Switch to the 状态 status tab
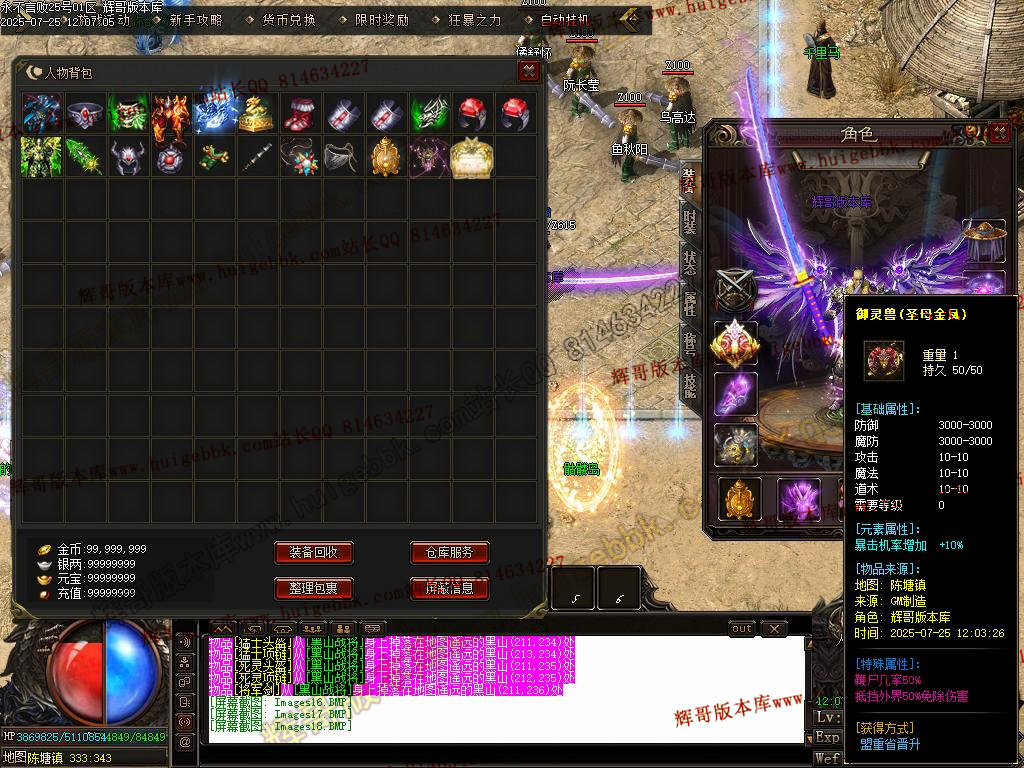This screenshot has width=1024, height=768. point(690,262)
